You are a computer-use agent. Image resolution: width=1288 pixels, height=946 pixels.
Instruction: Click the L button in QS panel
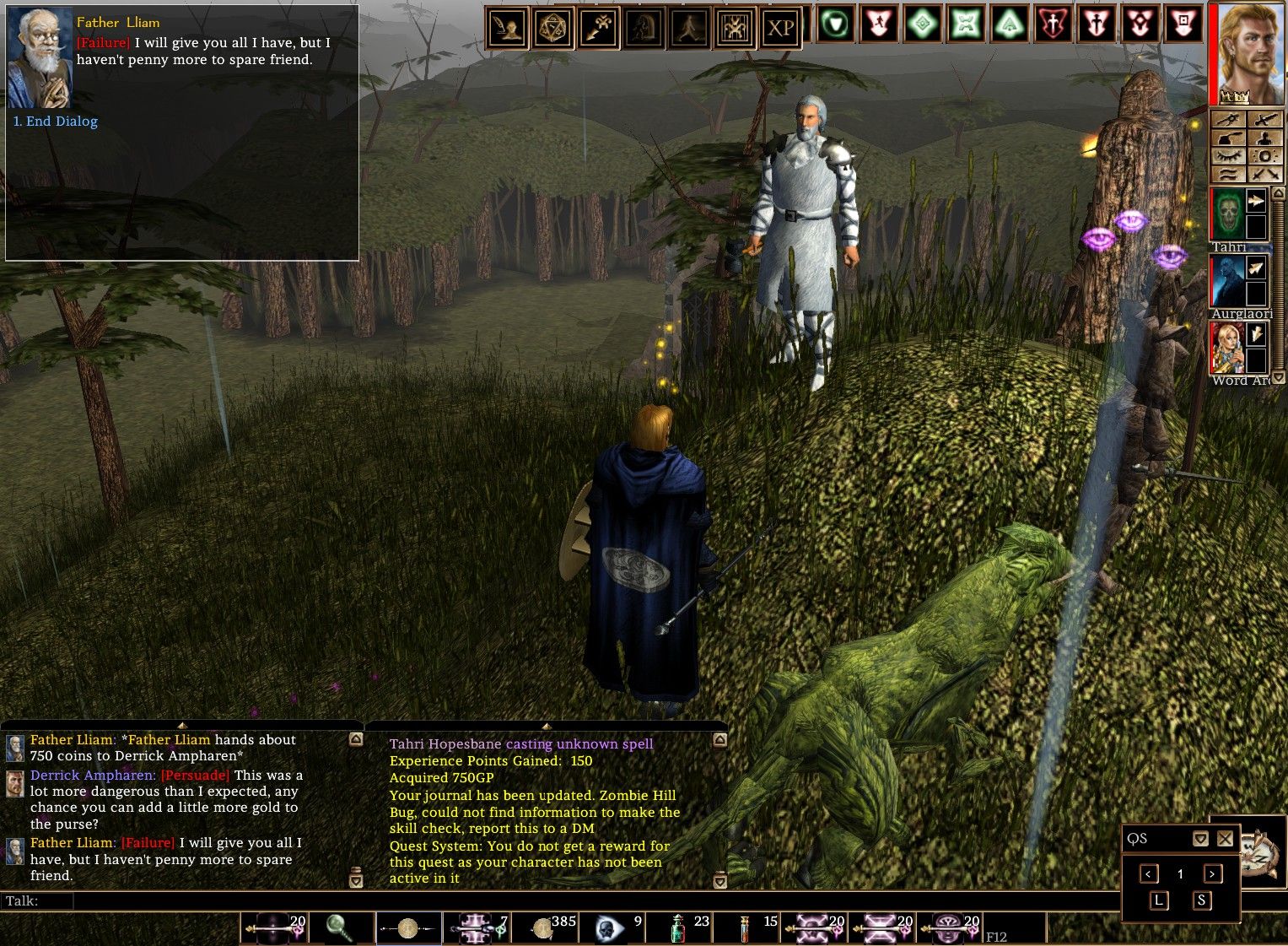(1159, 900)
